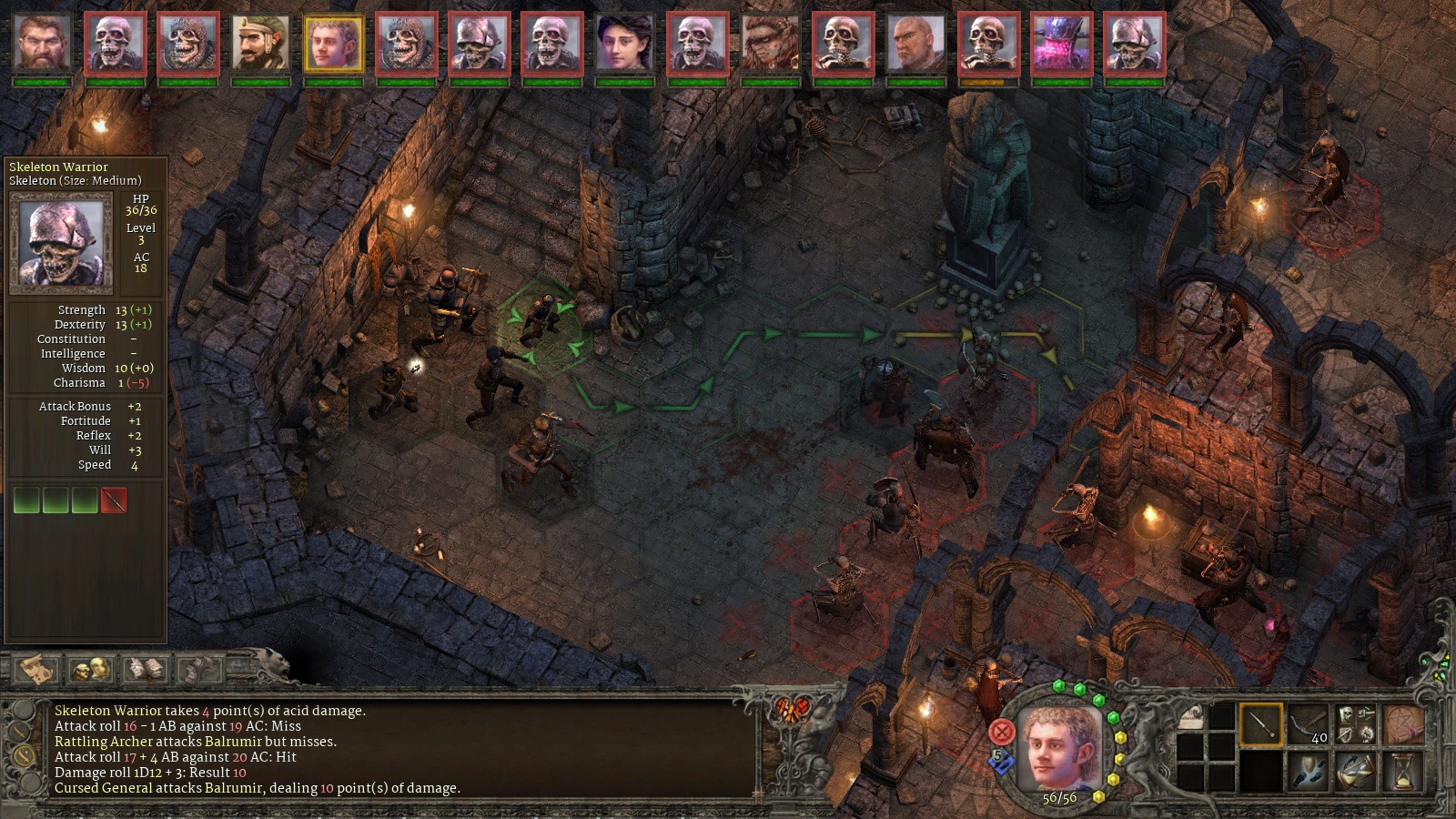This screenshot has width=1456, height=819.
Task: Open the journal book icon
Action: coord(146,670)
